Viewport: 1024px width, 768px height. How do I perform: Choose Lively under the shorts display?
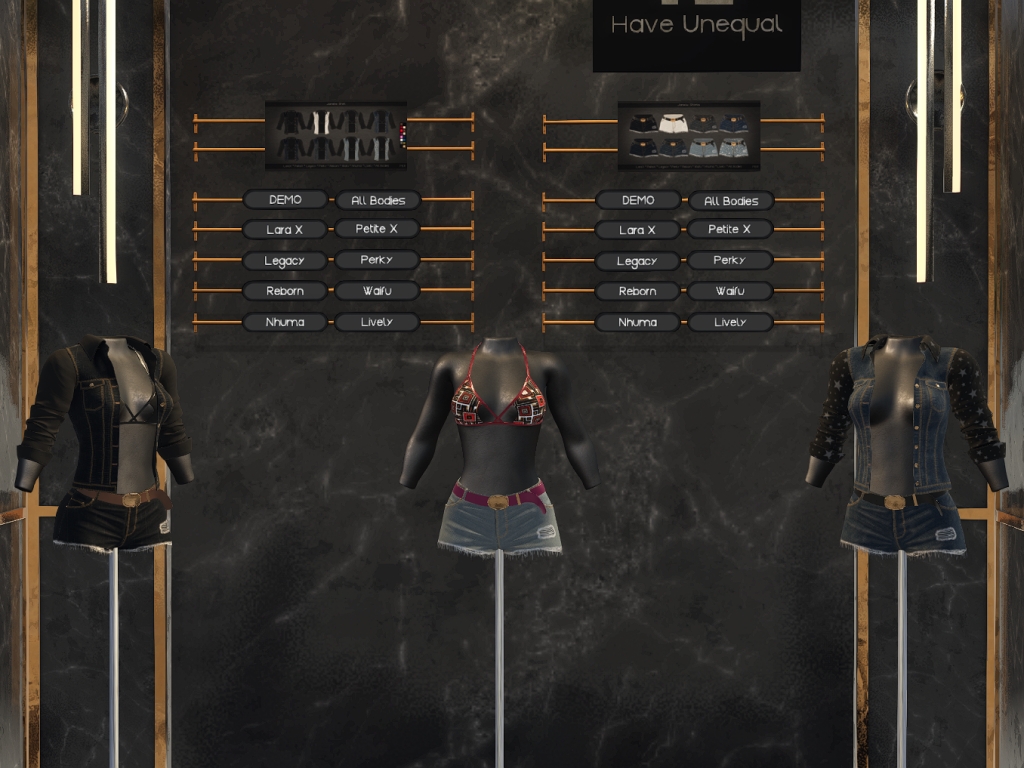[x=730, y=322]
